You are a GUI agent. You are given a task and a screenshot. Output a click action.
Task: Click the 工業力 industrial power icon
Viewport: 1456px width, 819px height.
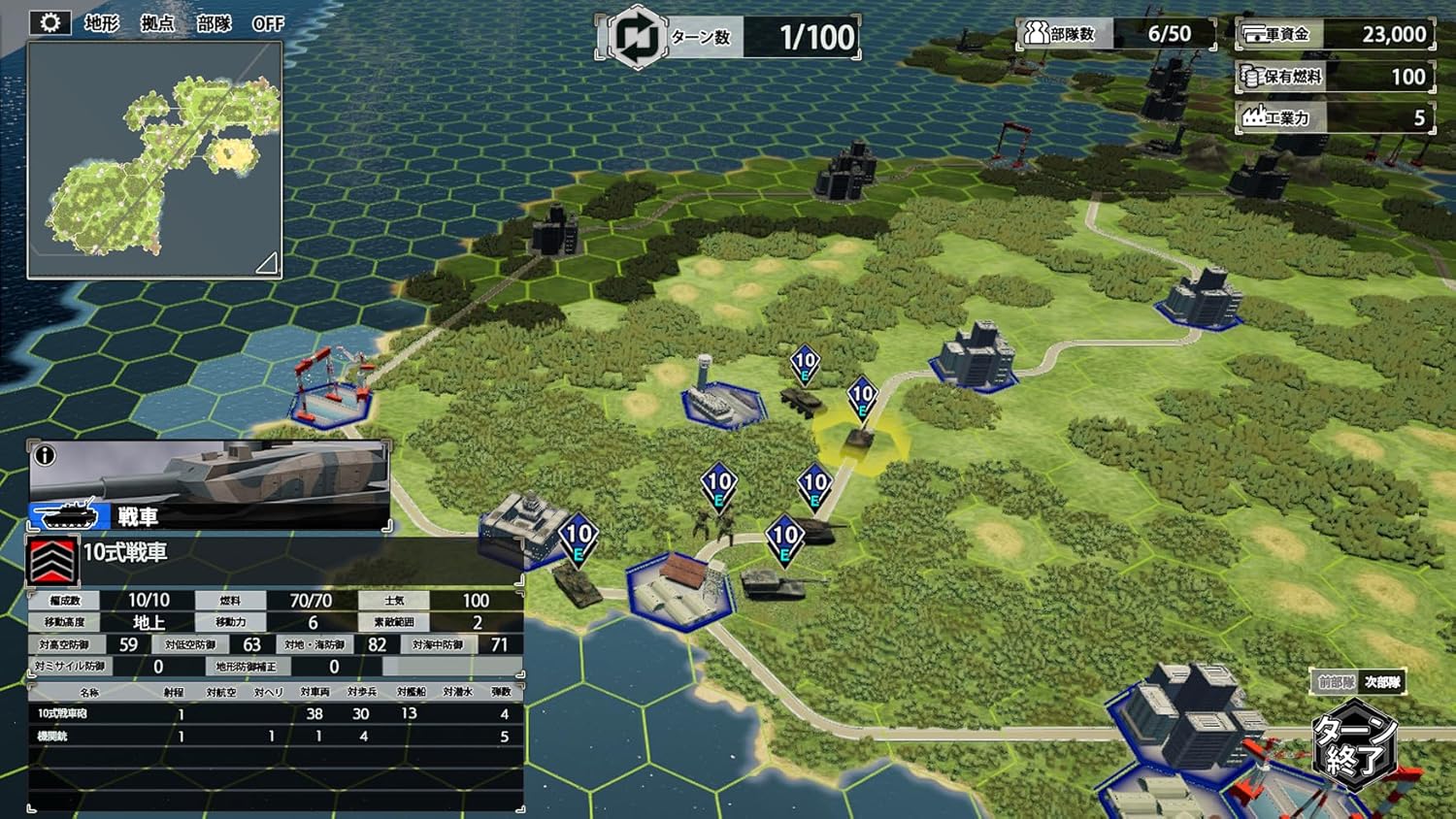click(1253, 117)
